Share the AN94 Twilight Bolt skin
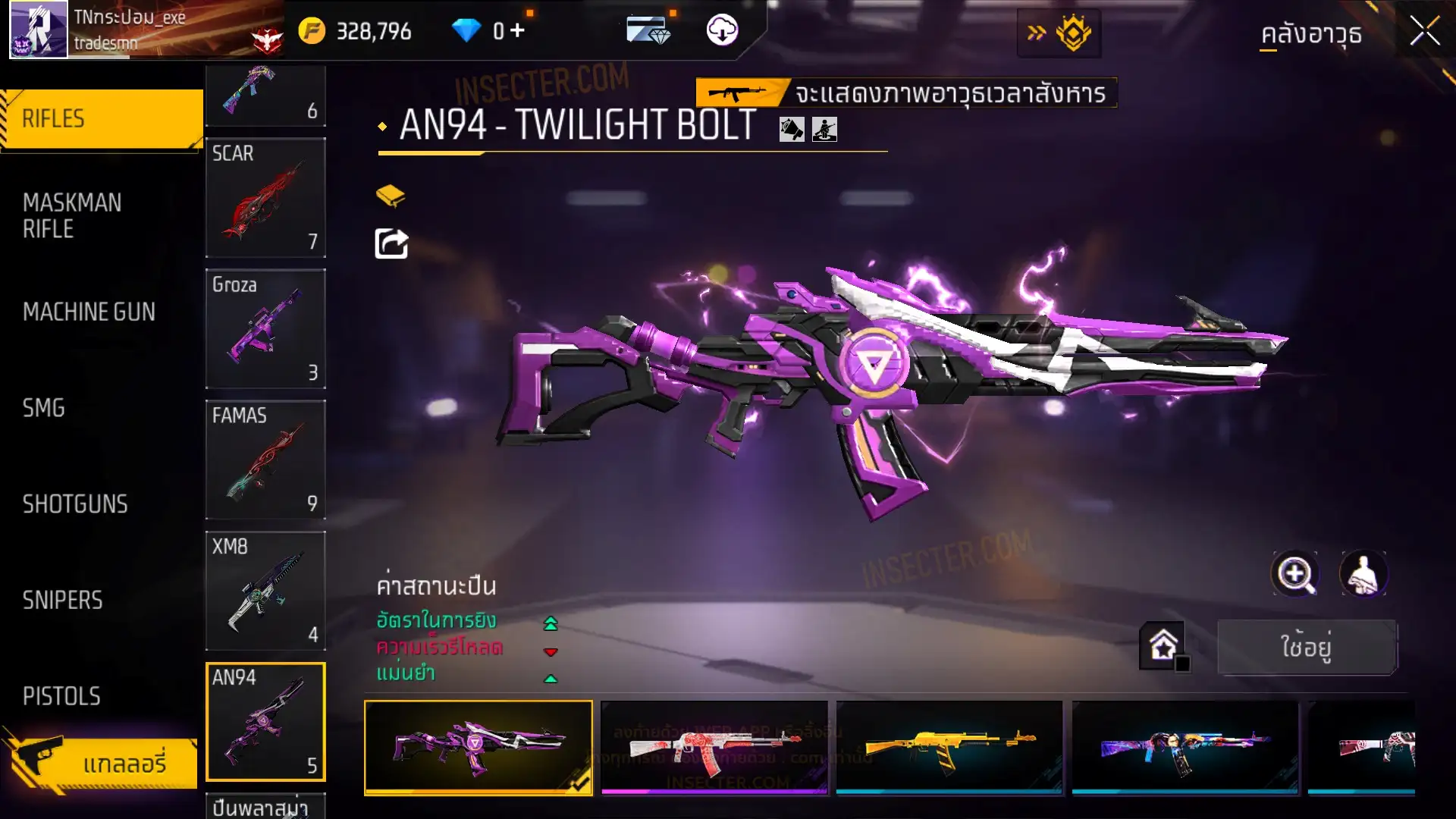Screen dimensions: 1456x819 [x=391, y=244]
